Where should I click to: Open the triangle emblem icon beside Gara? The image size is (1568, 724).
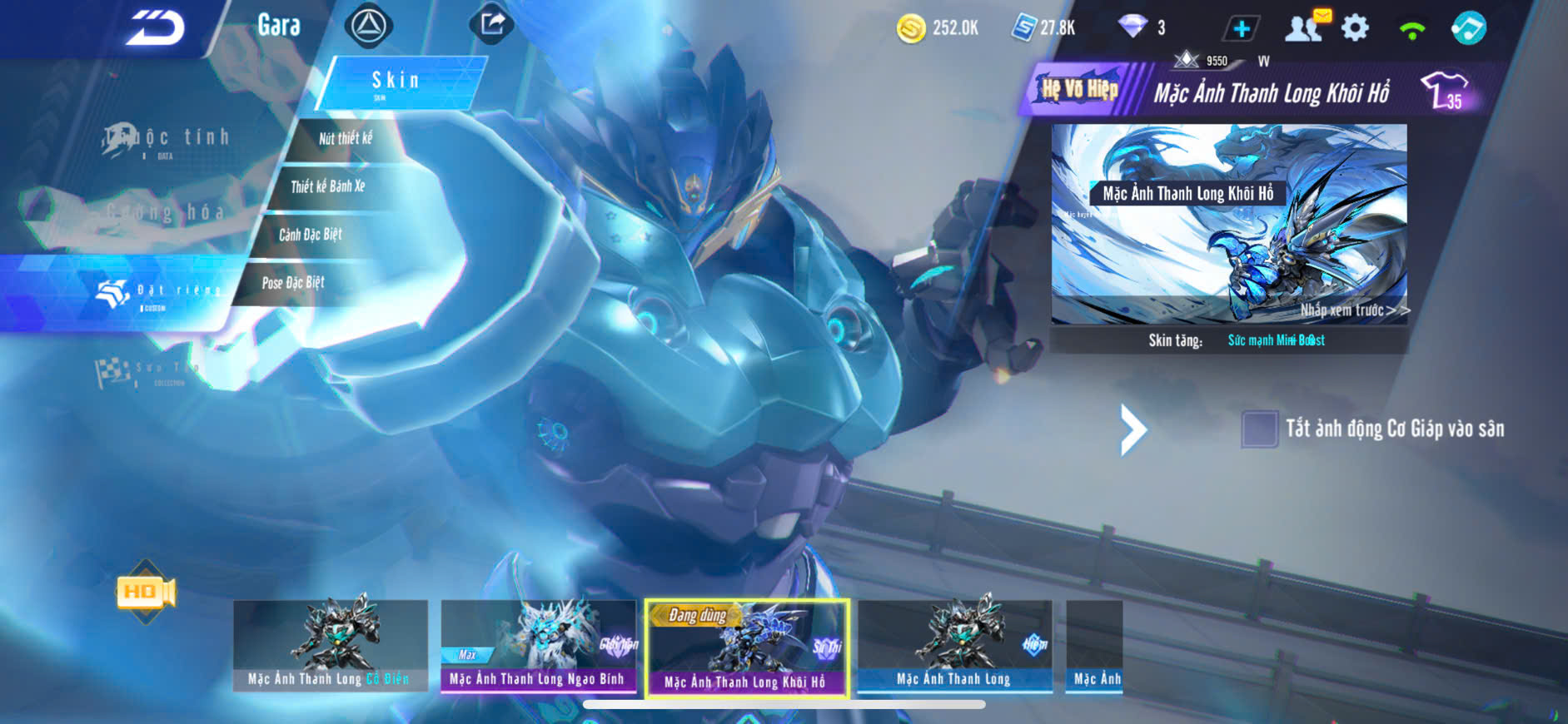368,26
